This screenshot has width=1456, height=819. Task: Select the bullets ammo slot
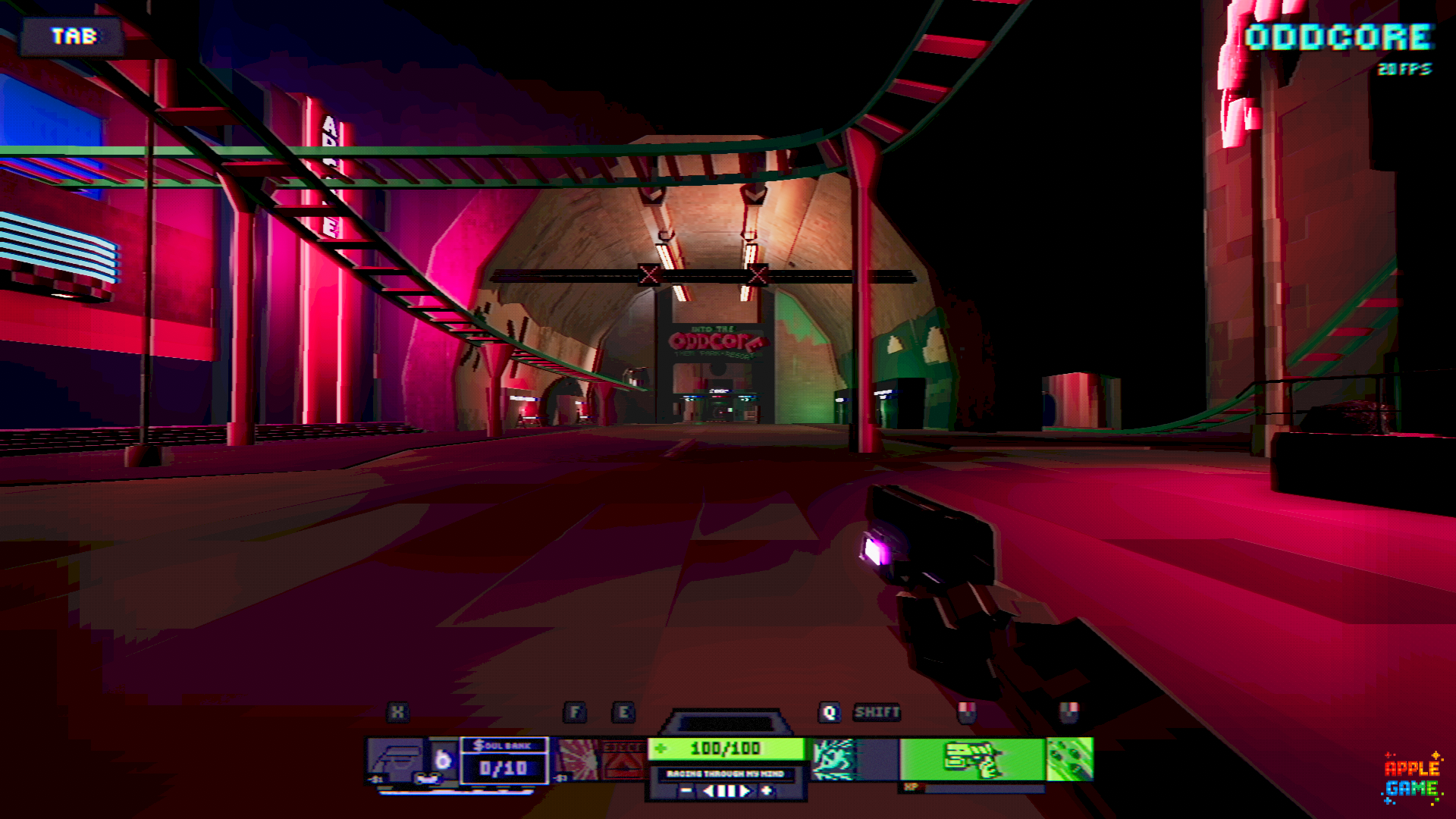point(1070,758)
